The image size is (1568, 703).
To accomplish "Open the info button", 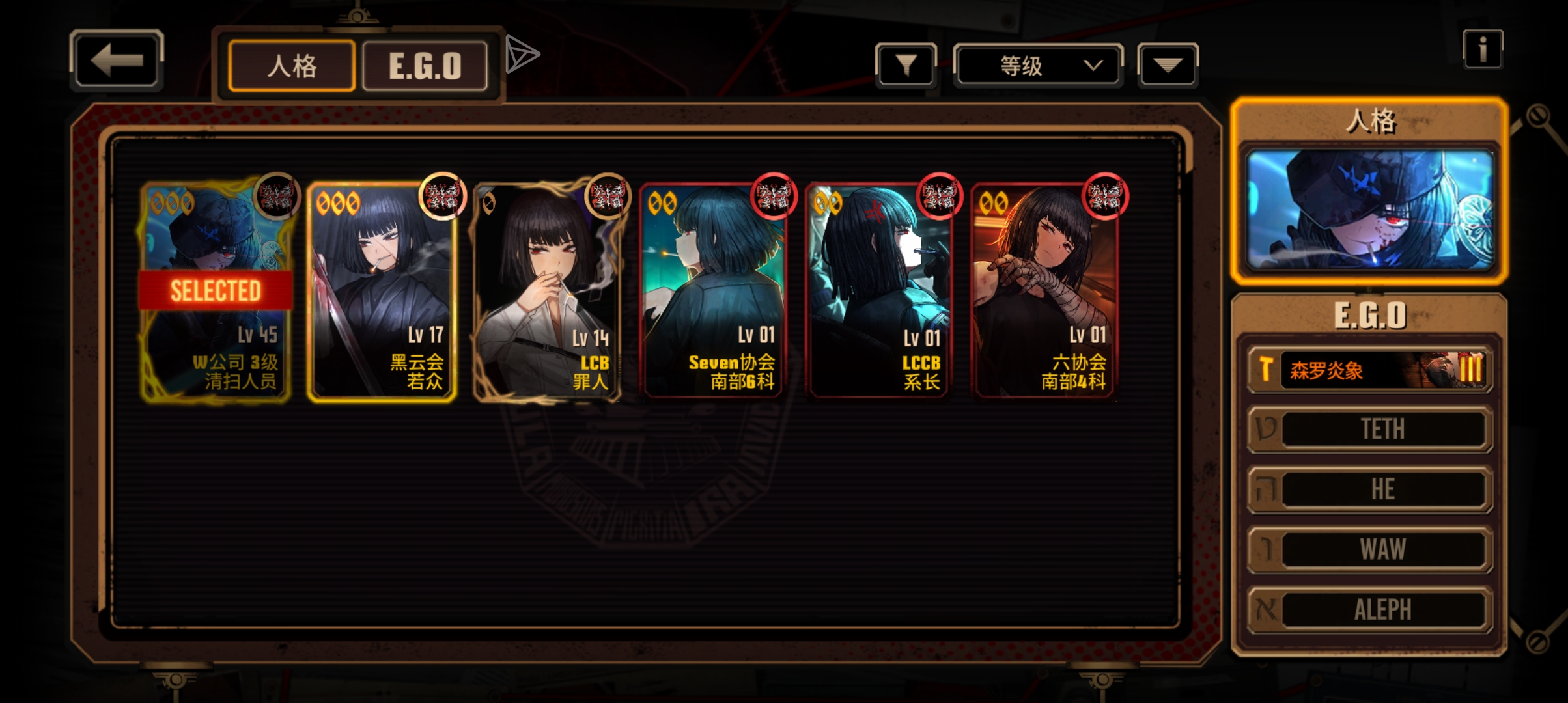I will (x=1483, y=49).
